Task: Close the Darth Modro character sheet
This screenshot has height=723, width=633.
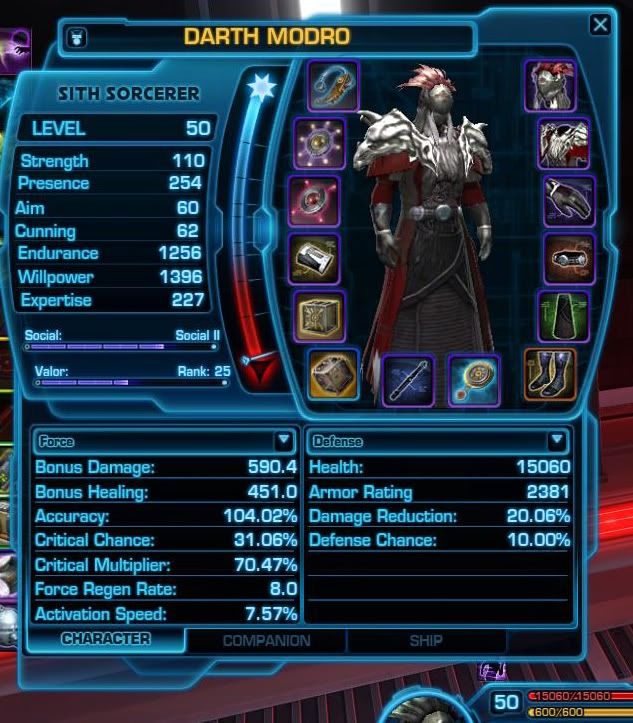Action: [x=600, y=25]
